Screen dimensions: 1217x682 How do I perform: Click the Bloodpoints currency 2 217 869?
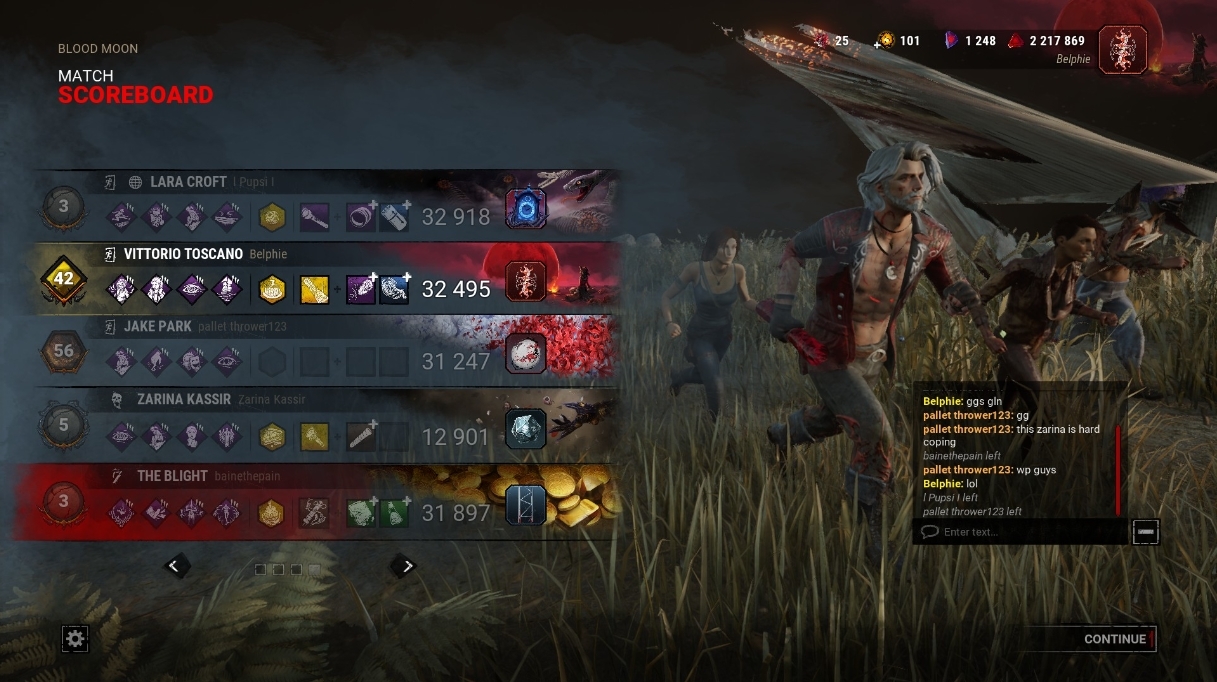[1045, 41]
